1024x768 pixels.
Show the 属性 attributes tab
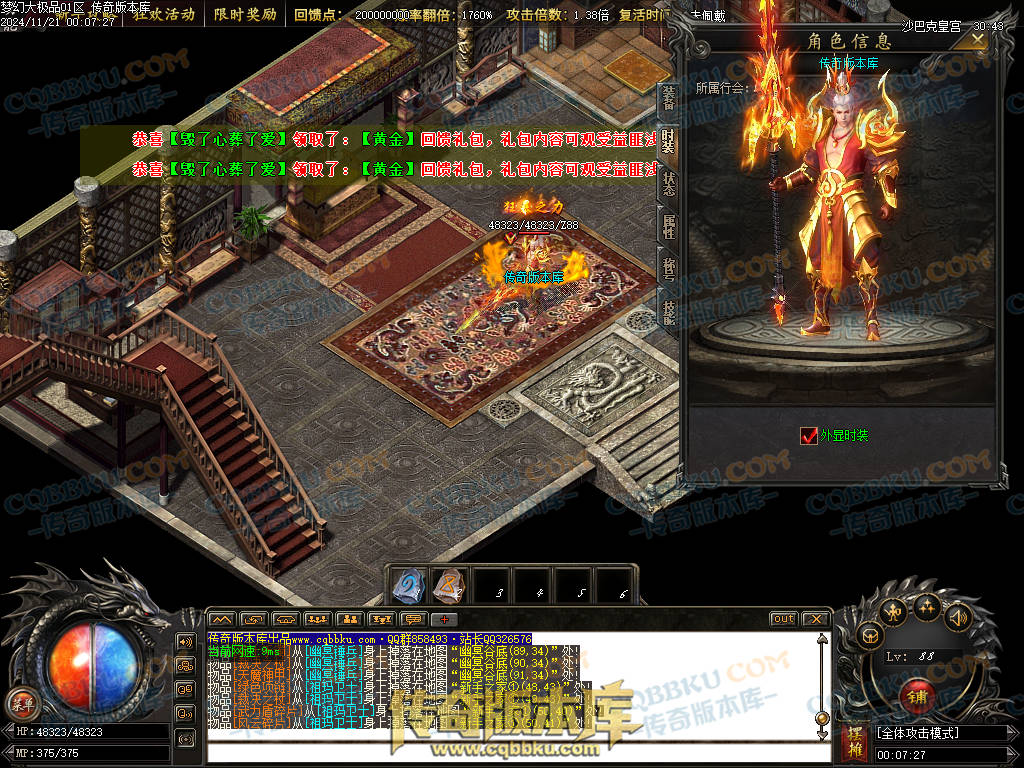668,228
